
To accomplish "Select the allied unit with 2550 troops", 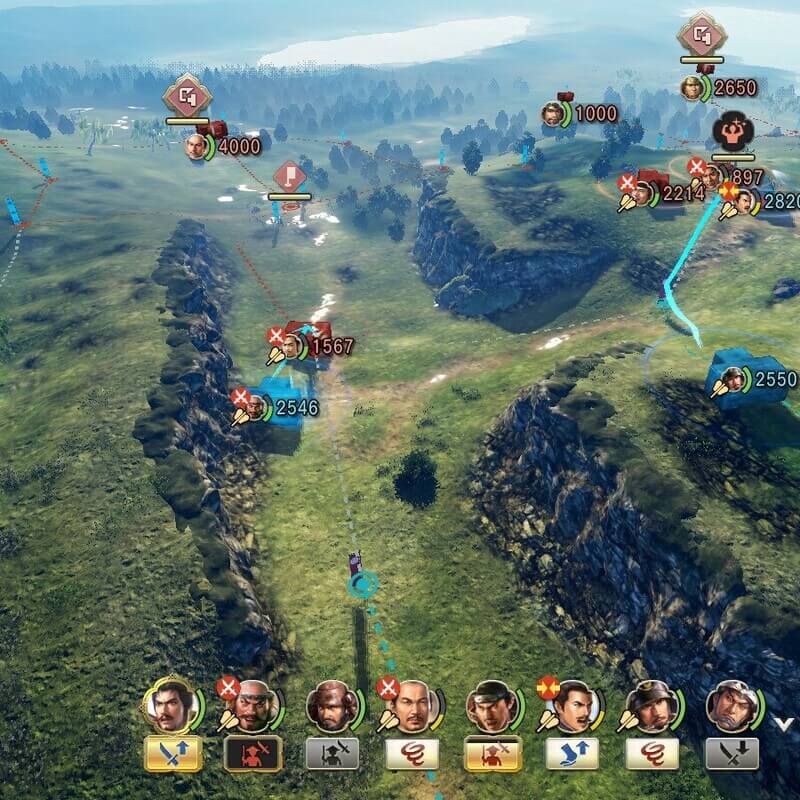I will coord(735,379).
